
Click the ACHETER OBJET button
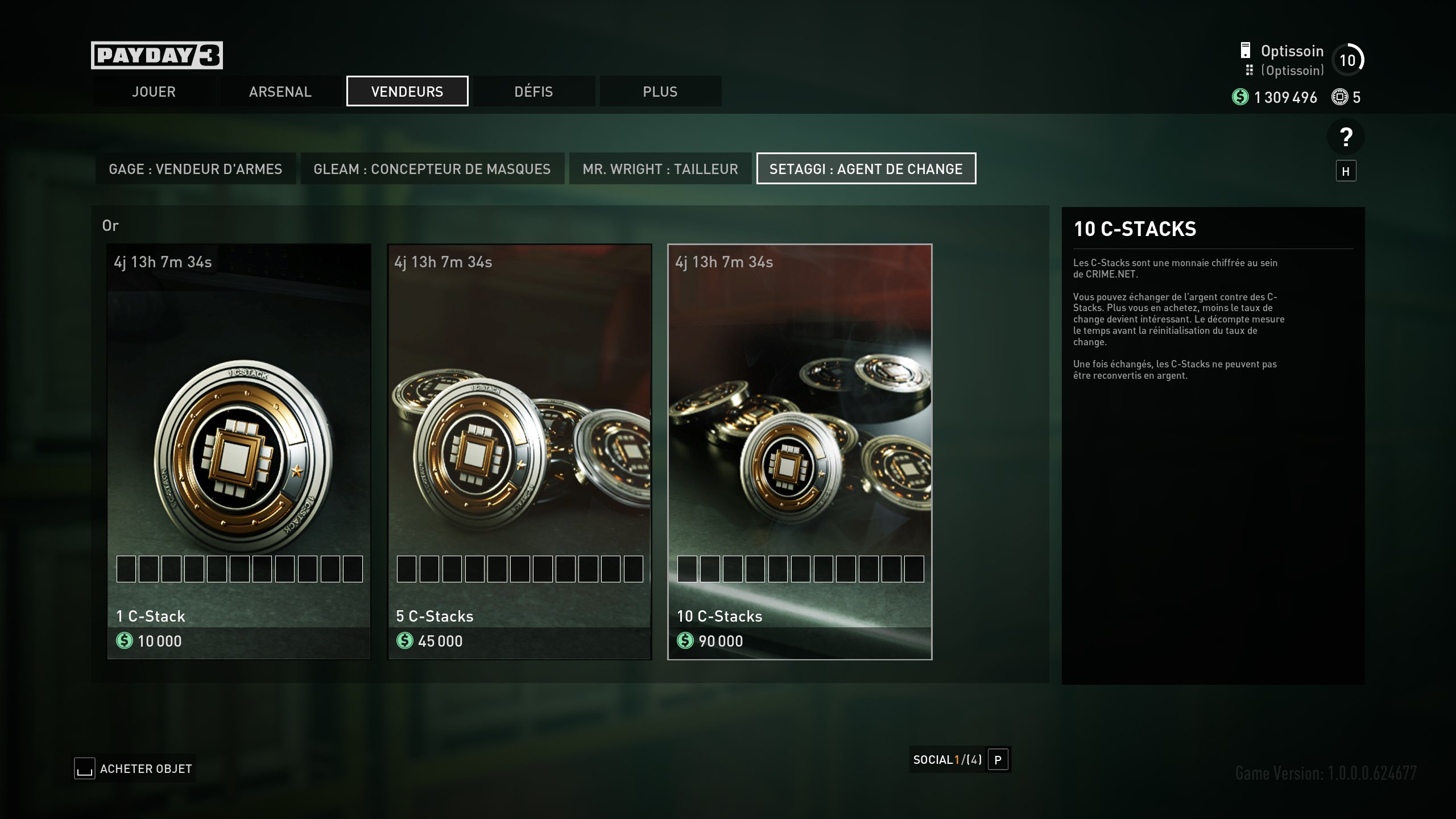pos(135,769)
